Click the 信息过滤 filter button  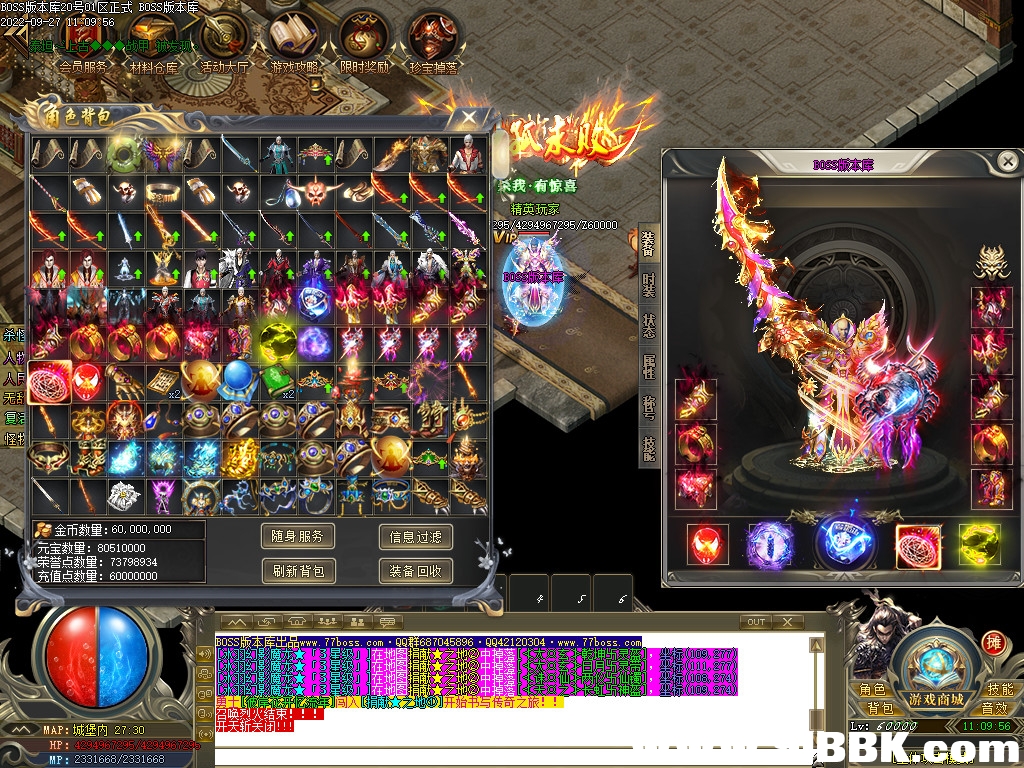[x=415, y=537]
